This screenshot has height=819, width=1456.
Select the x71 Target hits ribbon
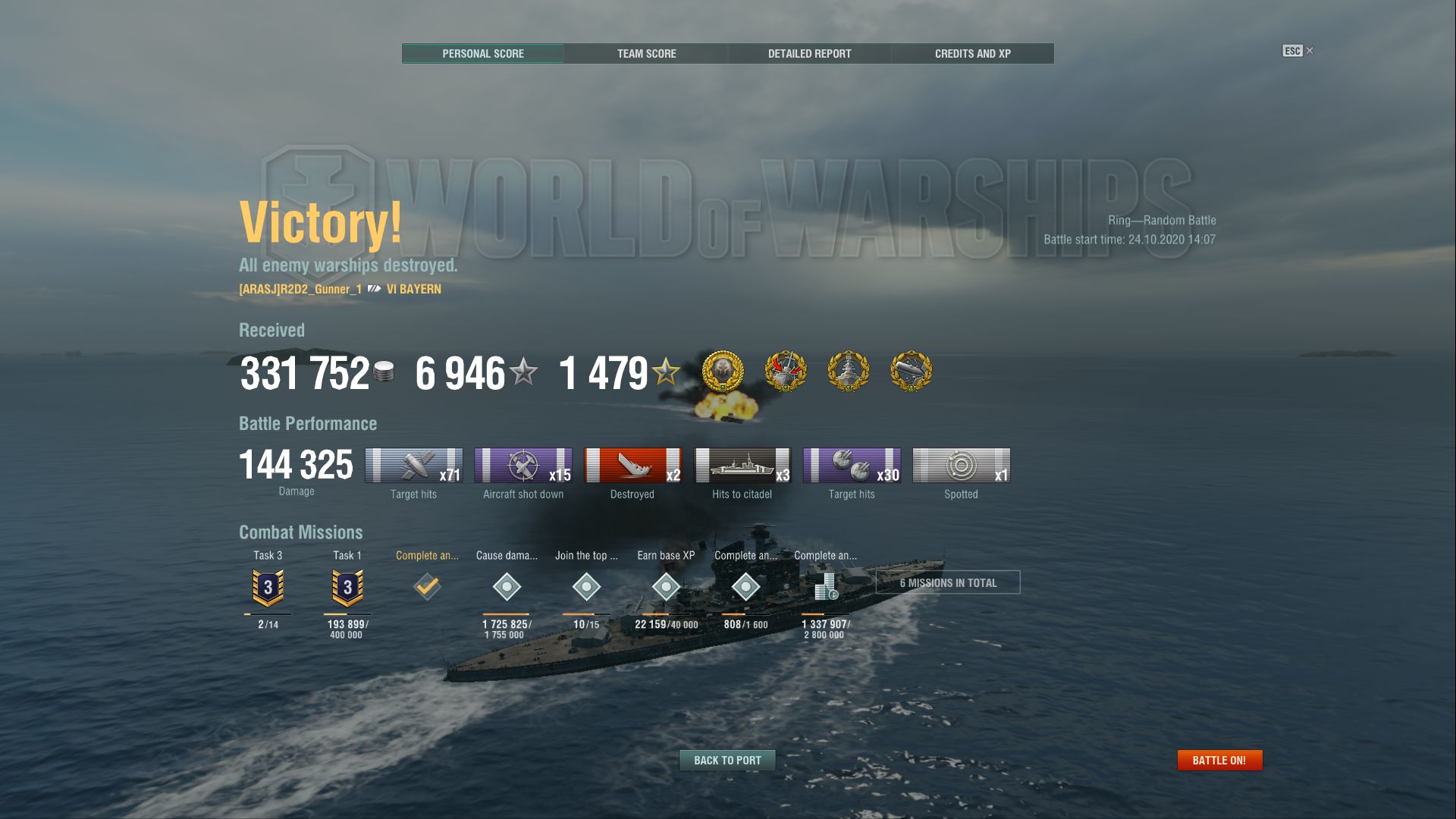[x=414, y=466]
